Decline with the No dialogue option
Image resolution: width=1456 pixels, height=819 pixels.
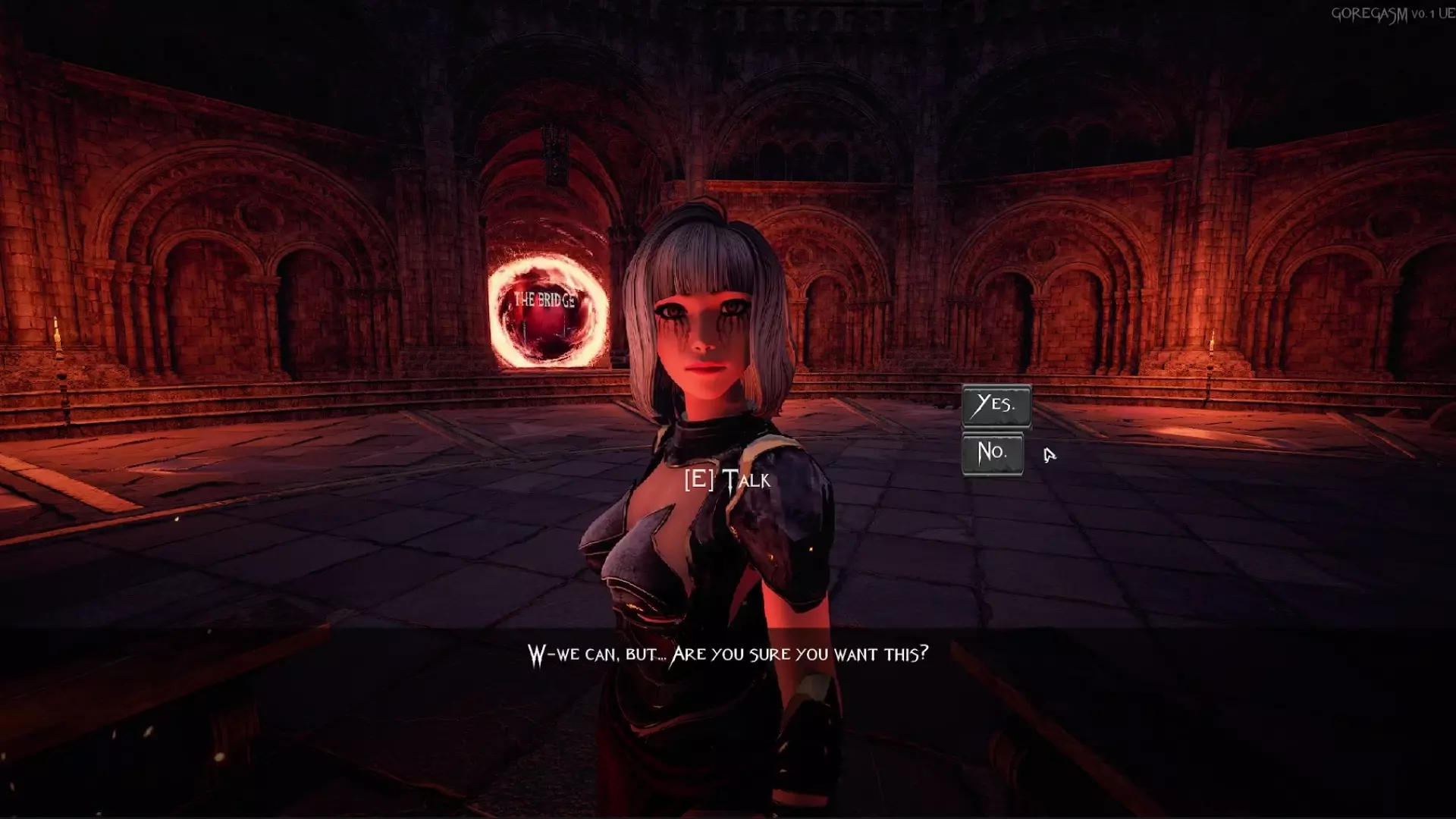pos(992,453)
